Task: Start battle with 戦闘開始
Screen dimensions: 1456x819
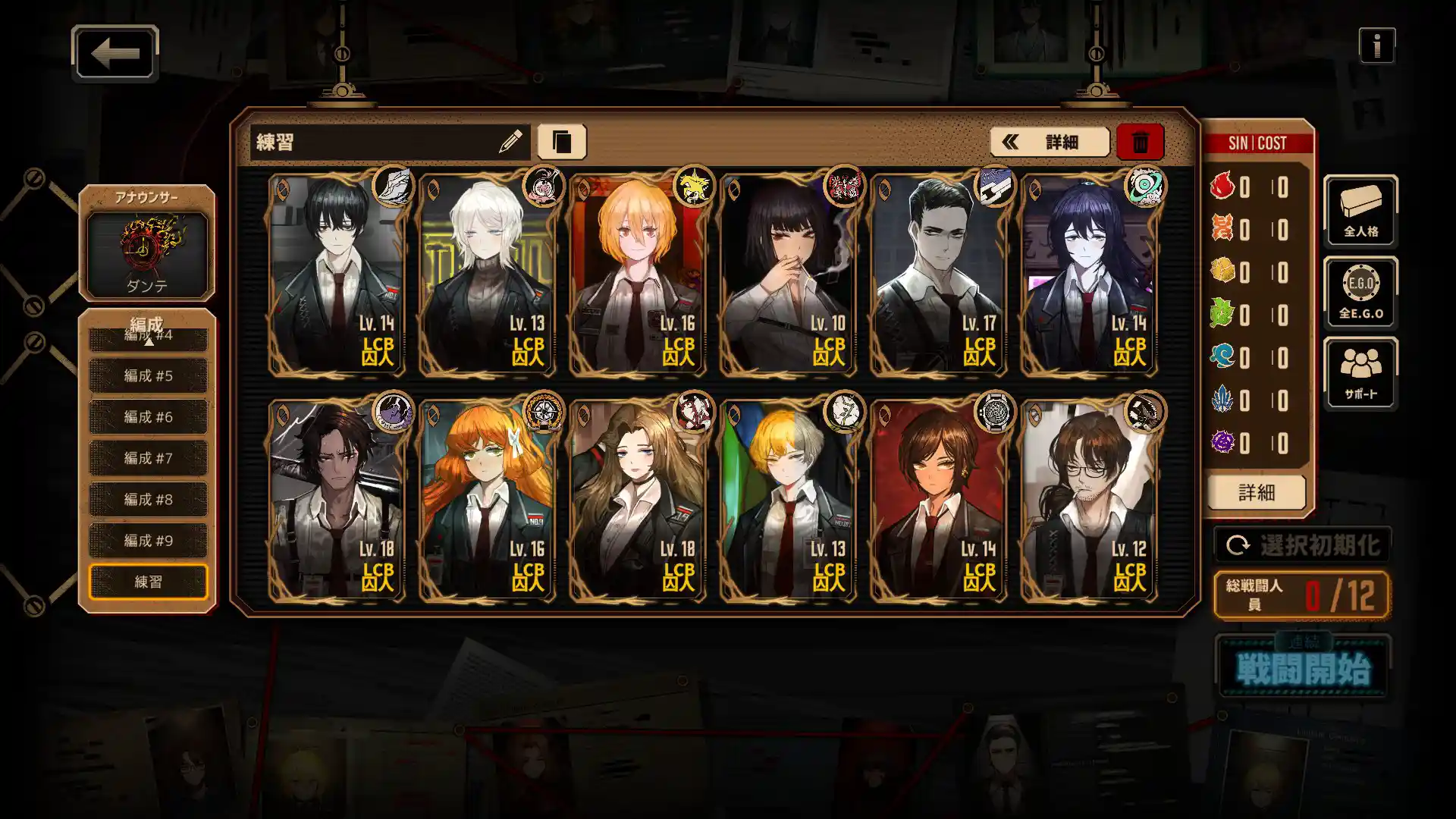Action: point(1302,668)
